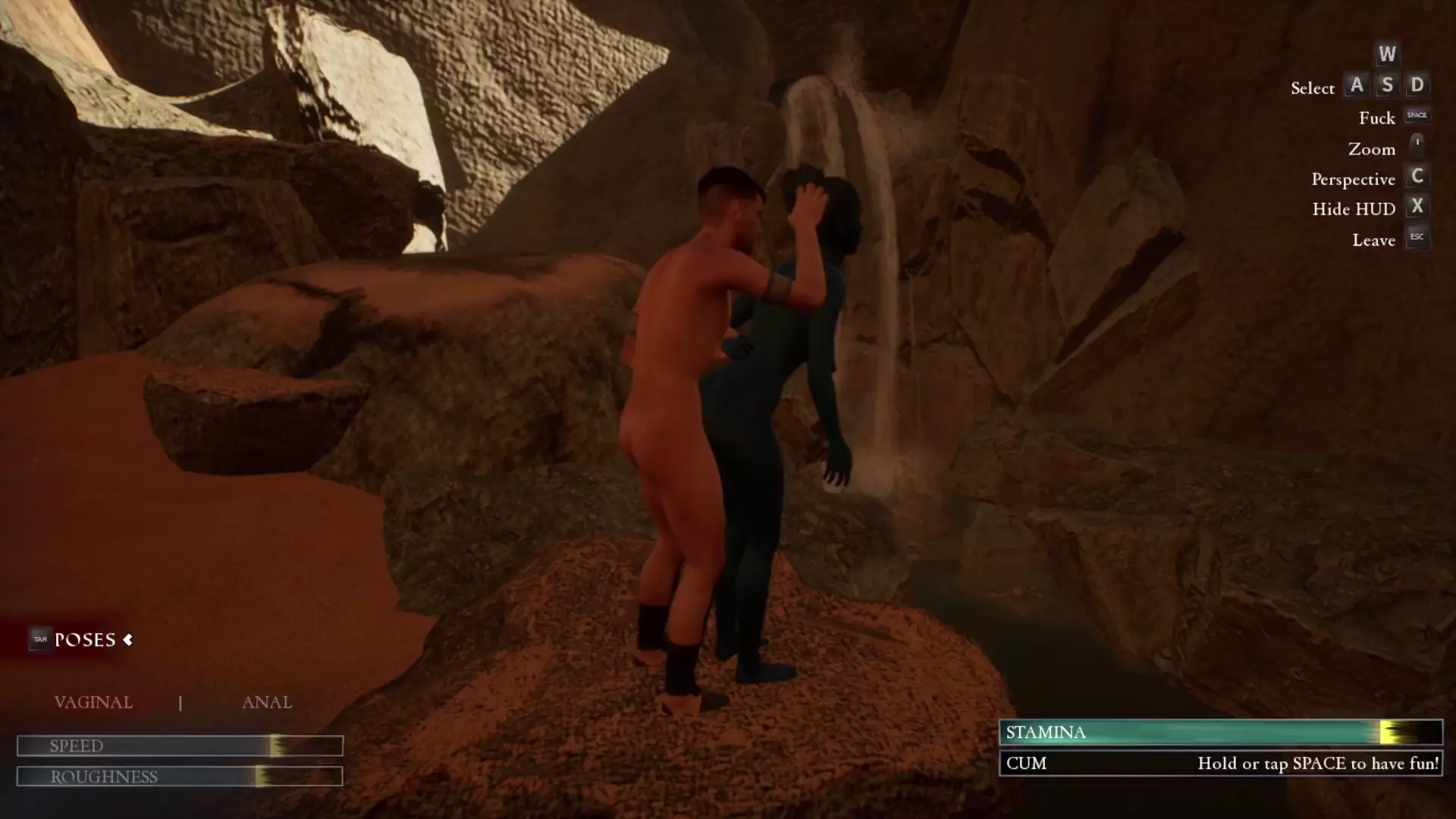
Task: Set the ROUGHNESS slider level
Action: point(261,777)
